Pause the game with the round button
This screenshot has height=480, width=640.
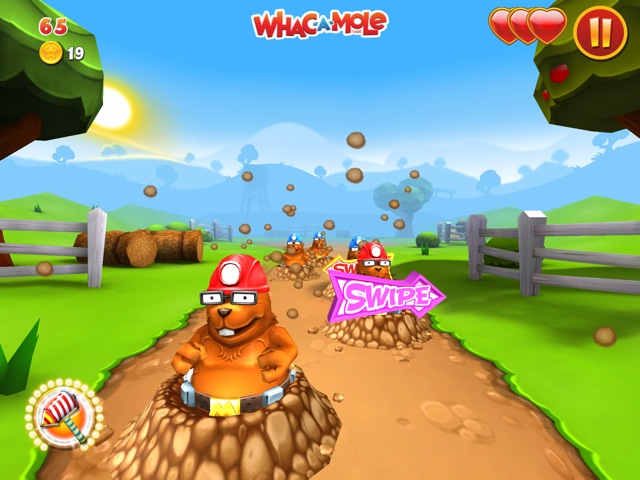(600, 31)
